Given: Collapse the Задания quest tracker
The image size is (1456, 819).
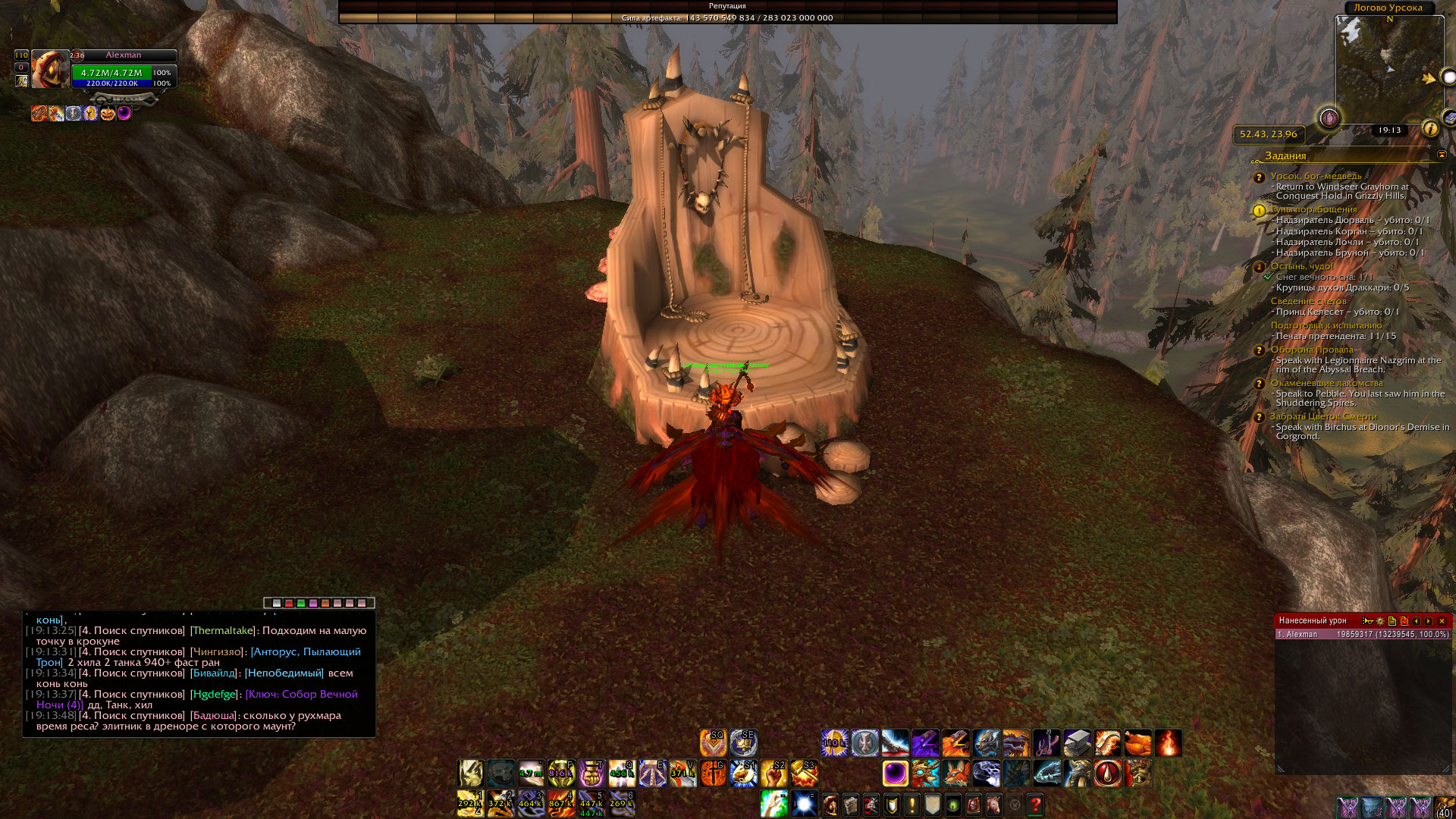Looking at the screenshot, I should coord(1442,155).
